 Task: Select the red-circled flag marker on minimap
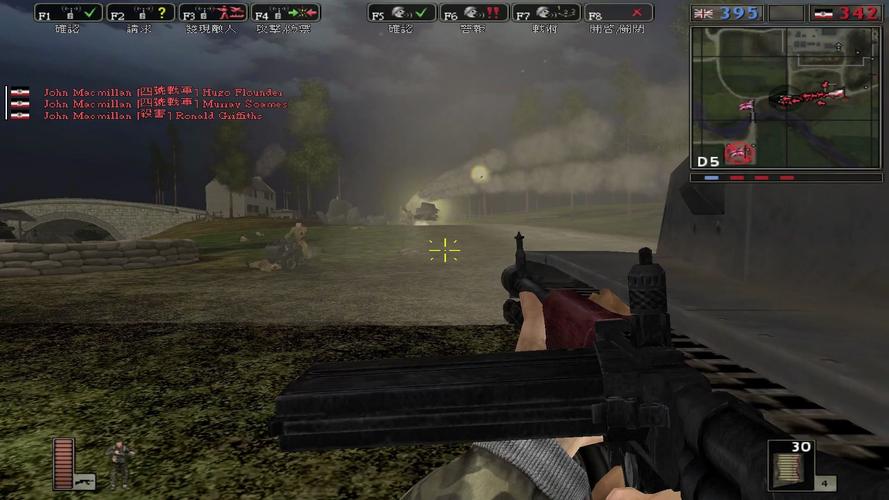tap(740, 151)
